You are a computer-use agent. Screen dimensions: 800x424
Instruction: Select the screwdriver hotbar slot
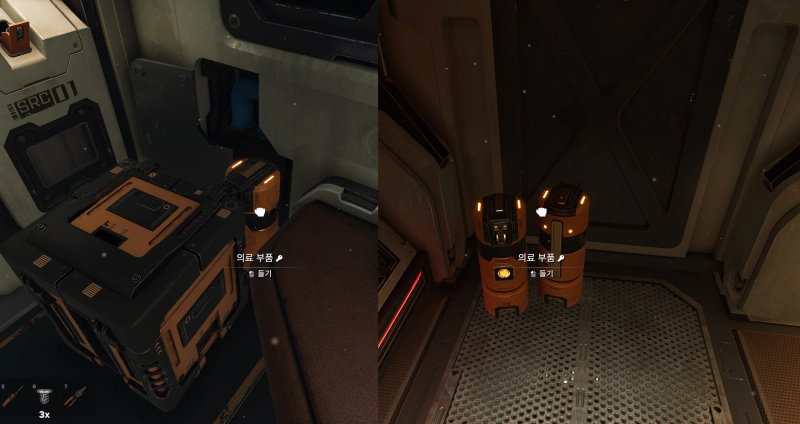(x=13, y=396)
